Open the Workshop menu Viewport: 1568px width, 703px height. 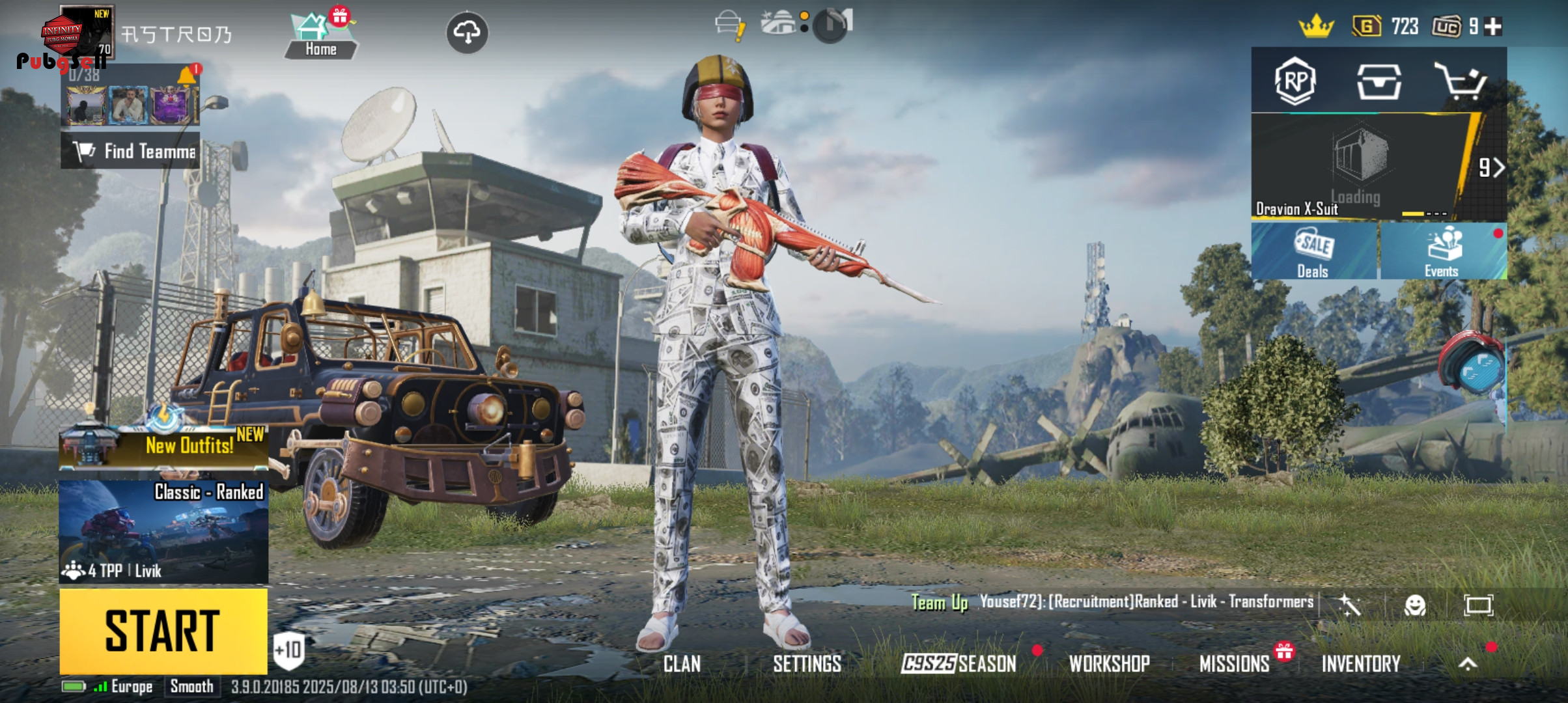pyautogui.click(x=1109, y=664)
